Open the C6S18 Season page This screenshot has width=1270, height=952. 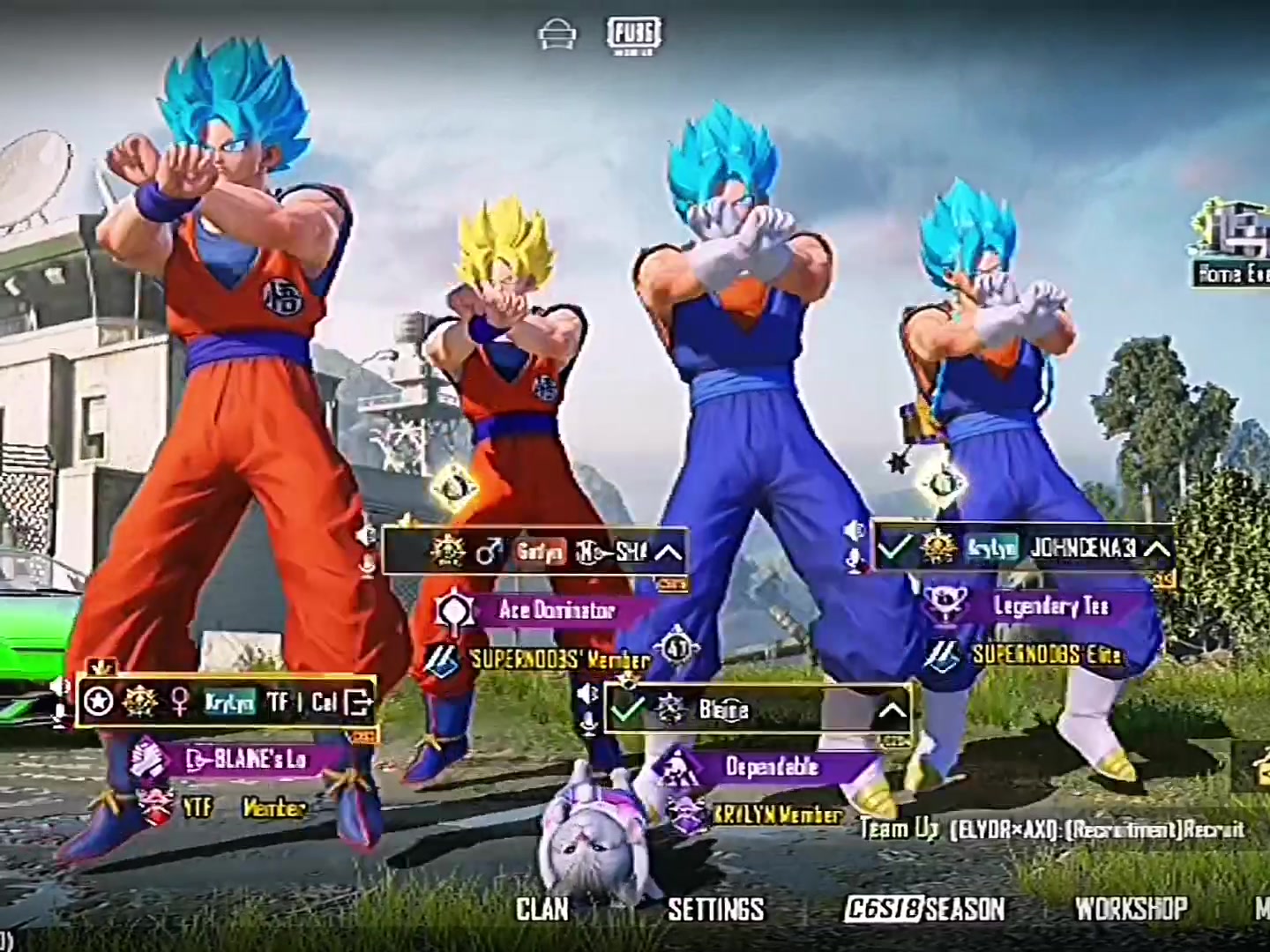pyautogui.click(x=924, y=909)
